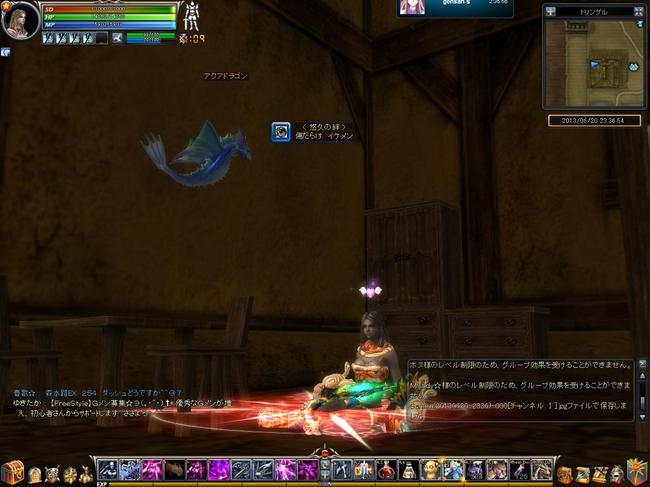The width and height of the screenshot is (650, 487).
Task: Select the sword icon beside the buff row
Action: pos(117,38)
